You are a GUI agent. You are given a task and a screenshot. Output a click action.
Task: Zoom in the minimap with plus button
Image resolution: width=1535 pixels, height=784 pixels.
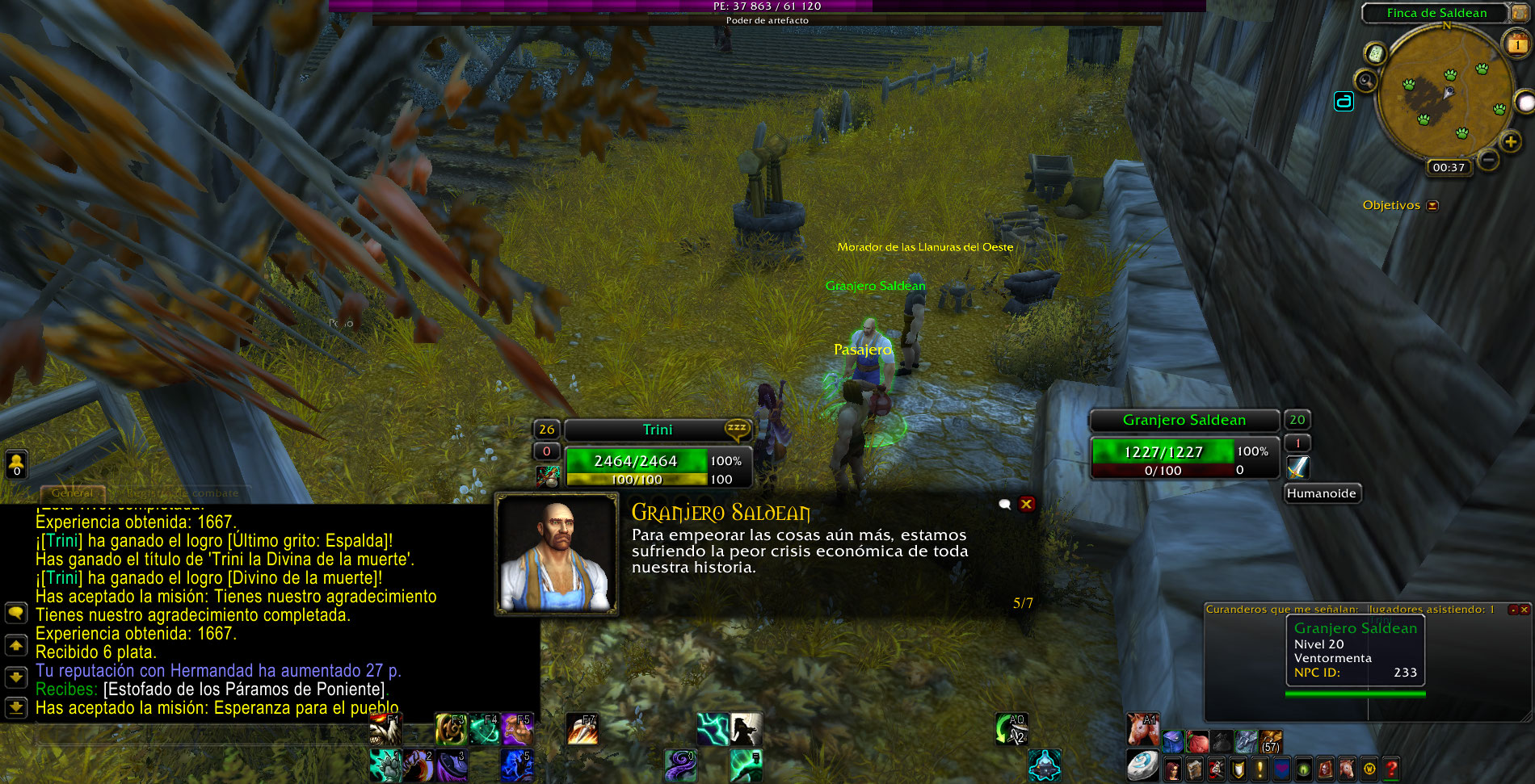click(x=1510, y=142)
